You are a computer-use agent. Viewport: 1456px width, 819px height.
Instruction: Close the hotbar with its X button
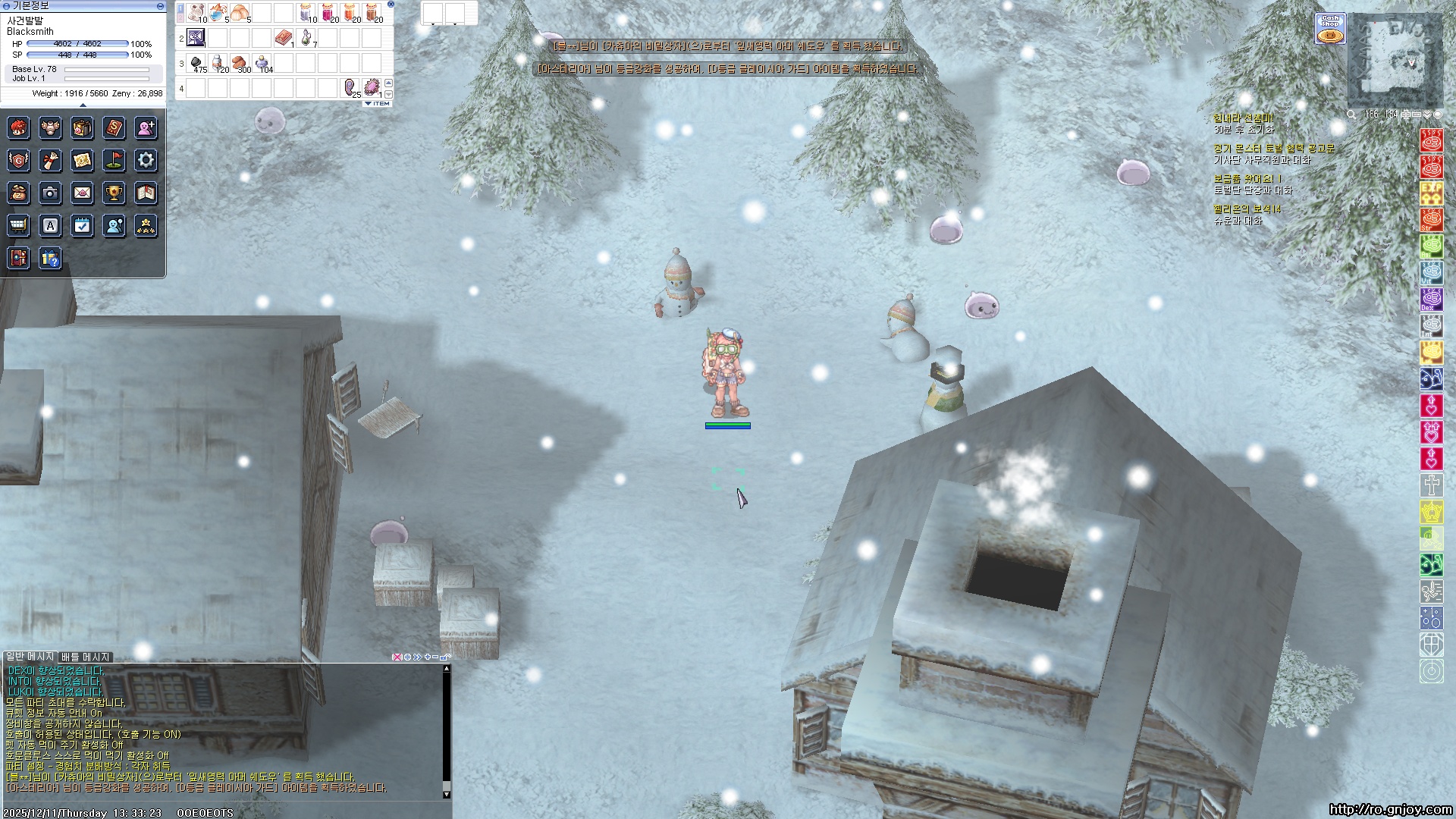[391, 5]
